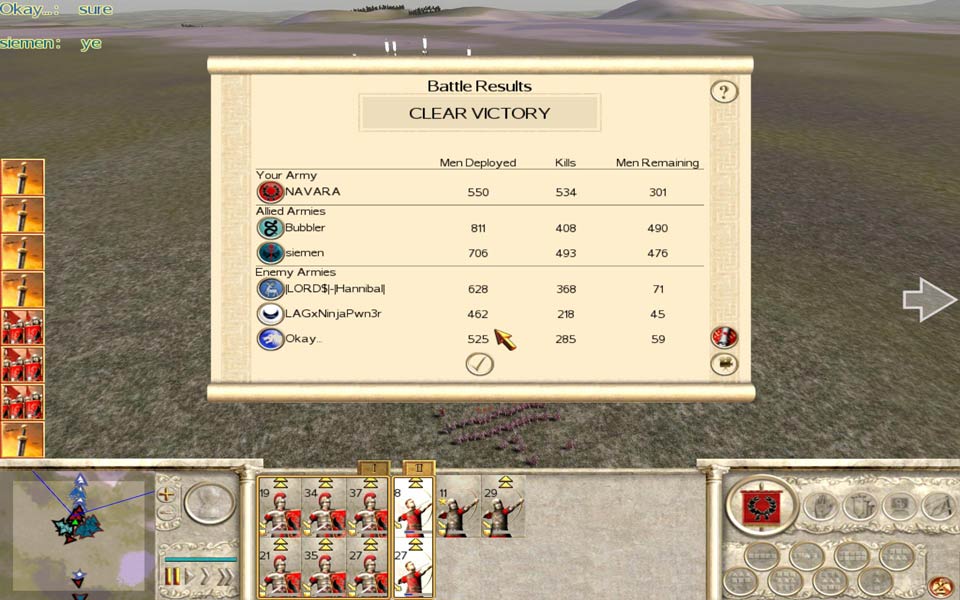Select the Bubbler allied army row
Image resolution: width=960 pixels, height=600 pixels.
coord(479,228)
